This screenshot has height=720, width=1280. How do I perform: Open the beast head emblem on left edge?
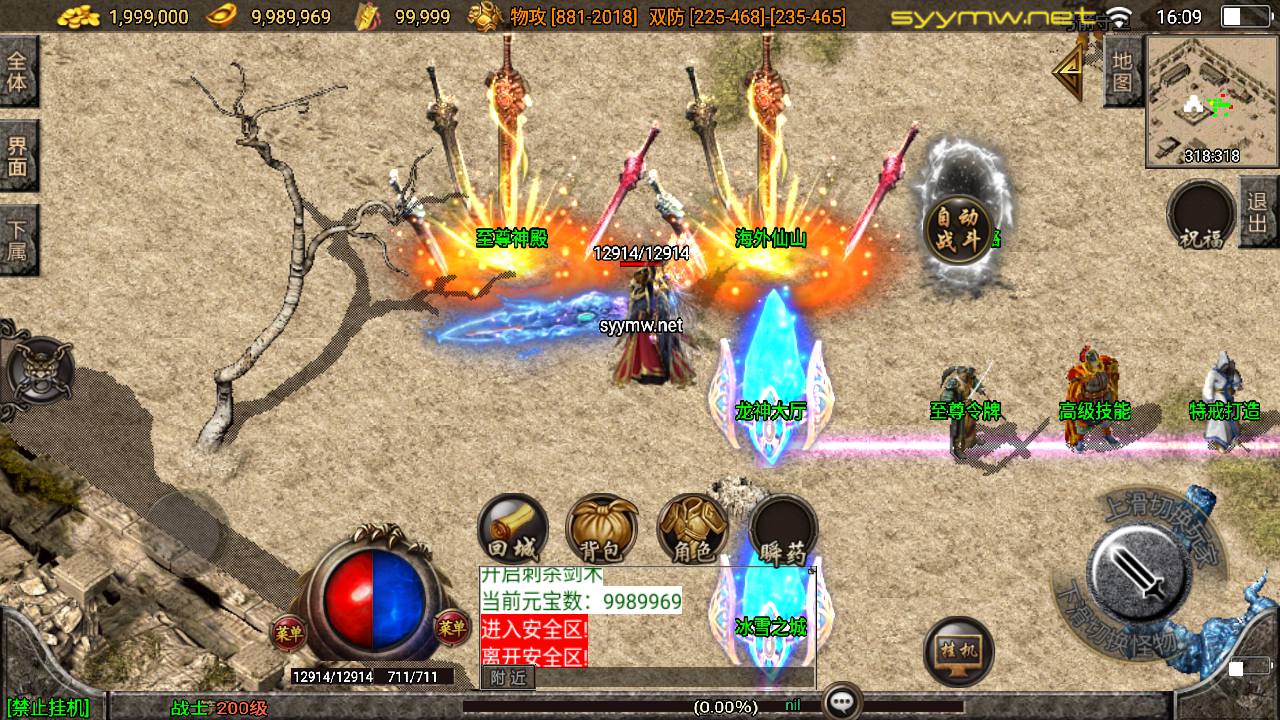click(40, 368)
